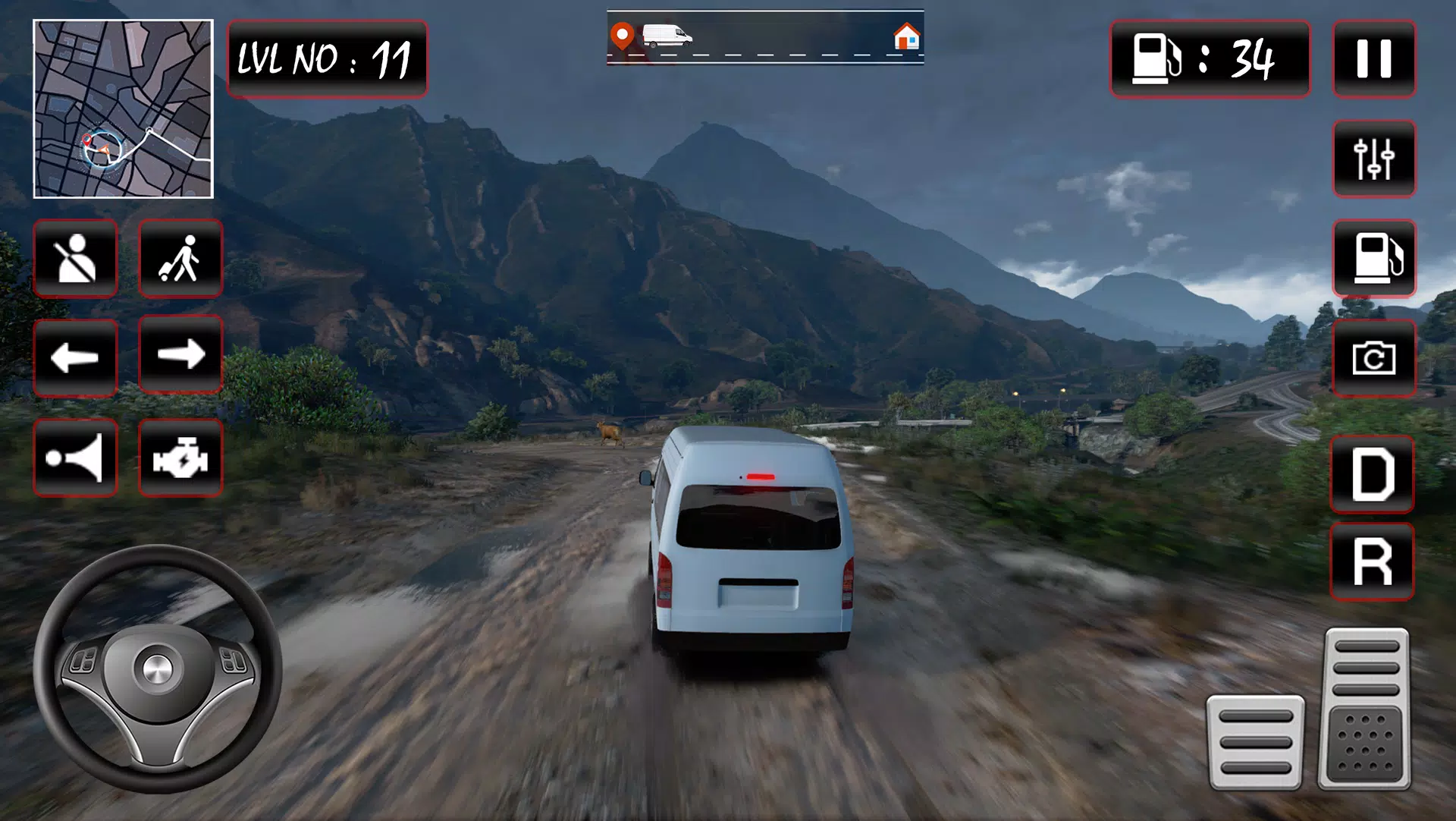Image resolution: width=1456 pixels, height=821 pixels.
Task: Select the passenger pickup icon
Action: coord(180,258)
